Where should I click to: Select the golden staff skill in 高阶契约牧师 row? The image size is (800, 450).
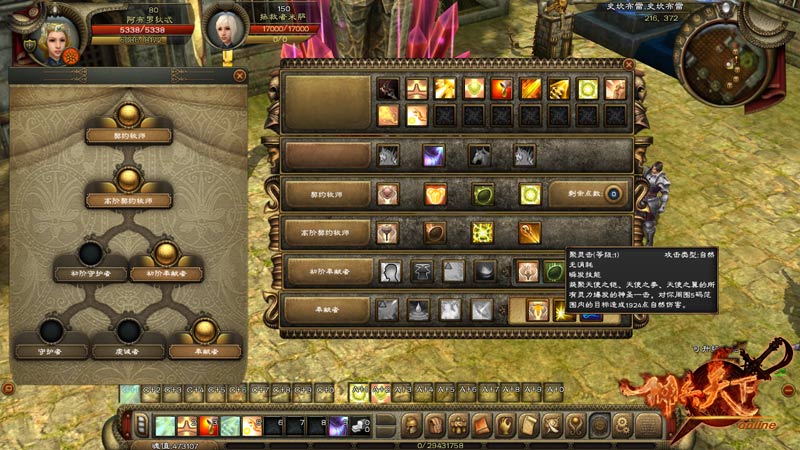click(x=530, y=233)
